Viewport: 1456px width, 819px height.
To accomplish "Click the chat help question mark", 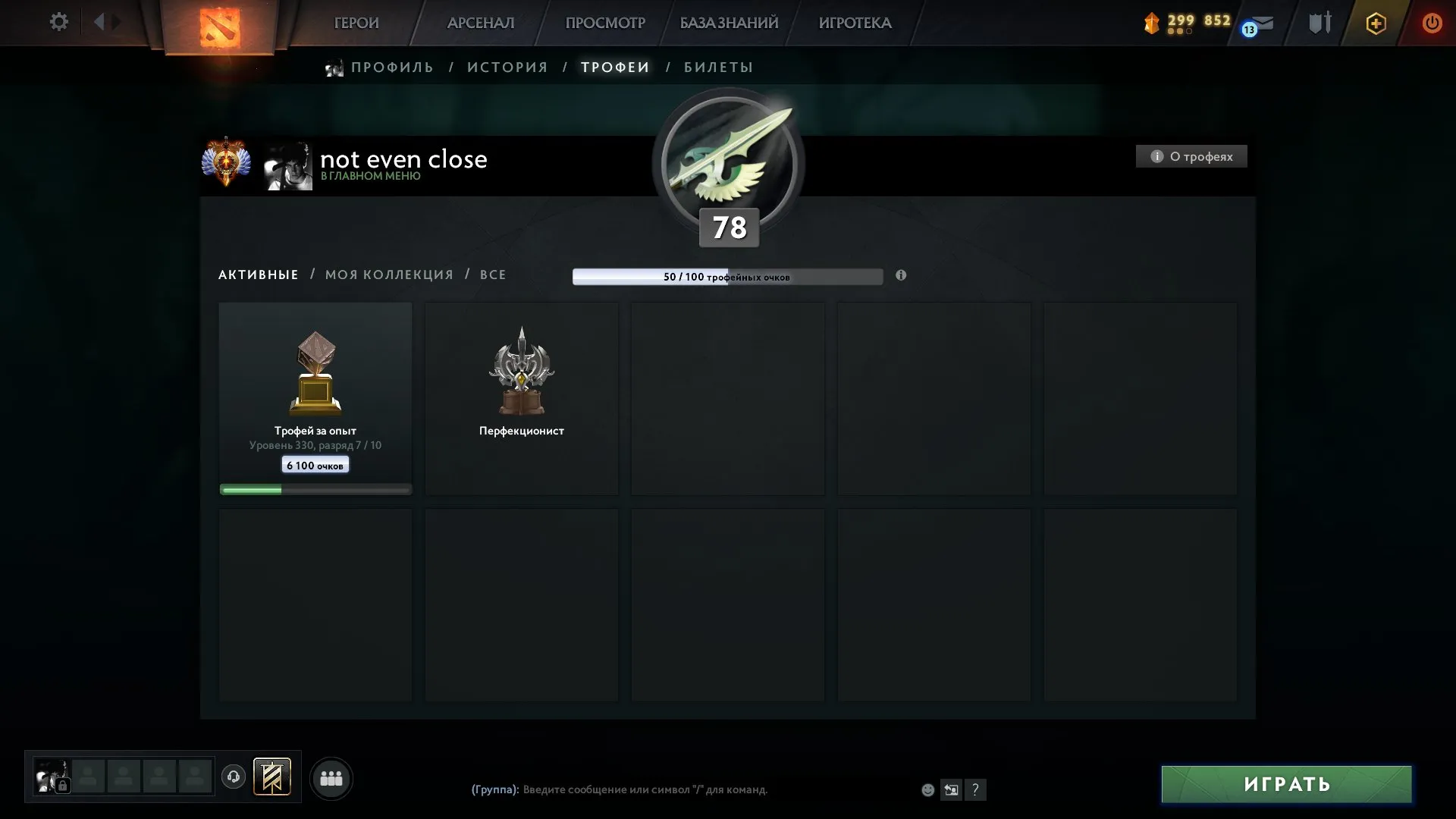I will point(976,789).
